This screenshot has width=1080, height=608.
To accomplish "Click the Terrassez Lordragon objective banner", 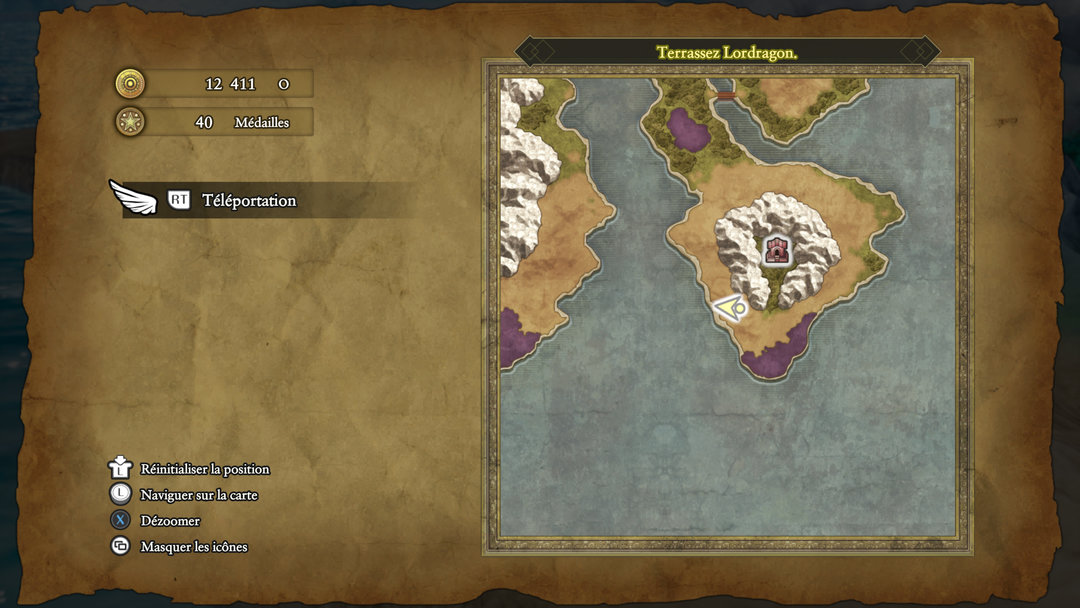I will pos(727,52).
